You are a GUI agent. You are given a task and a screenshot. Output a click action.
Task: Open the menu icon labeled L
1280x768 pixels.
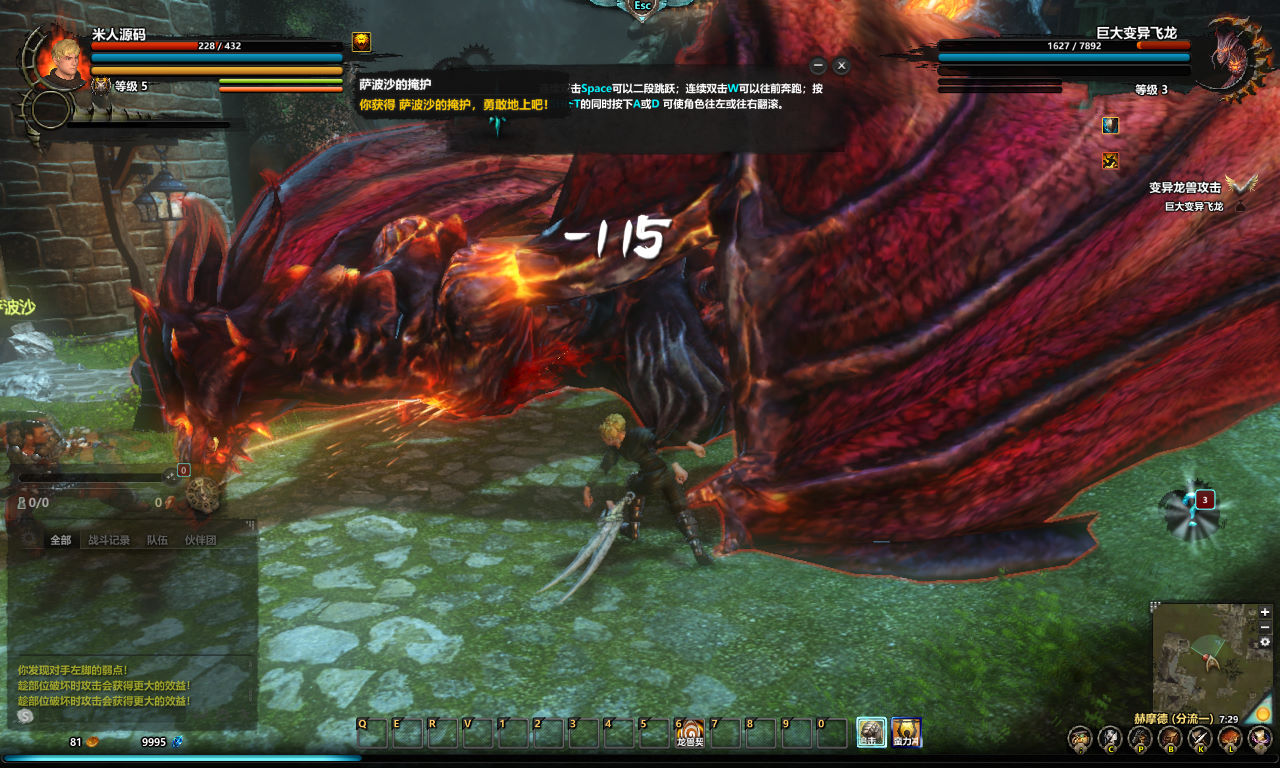pyautogui.click(x=1230, y=740)
